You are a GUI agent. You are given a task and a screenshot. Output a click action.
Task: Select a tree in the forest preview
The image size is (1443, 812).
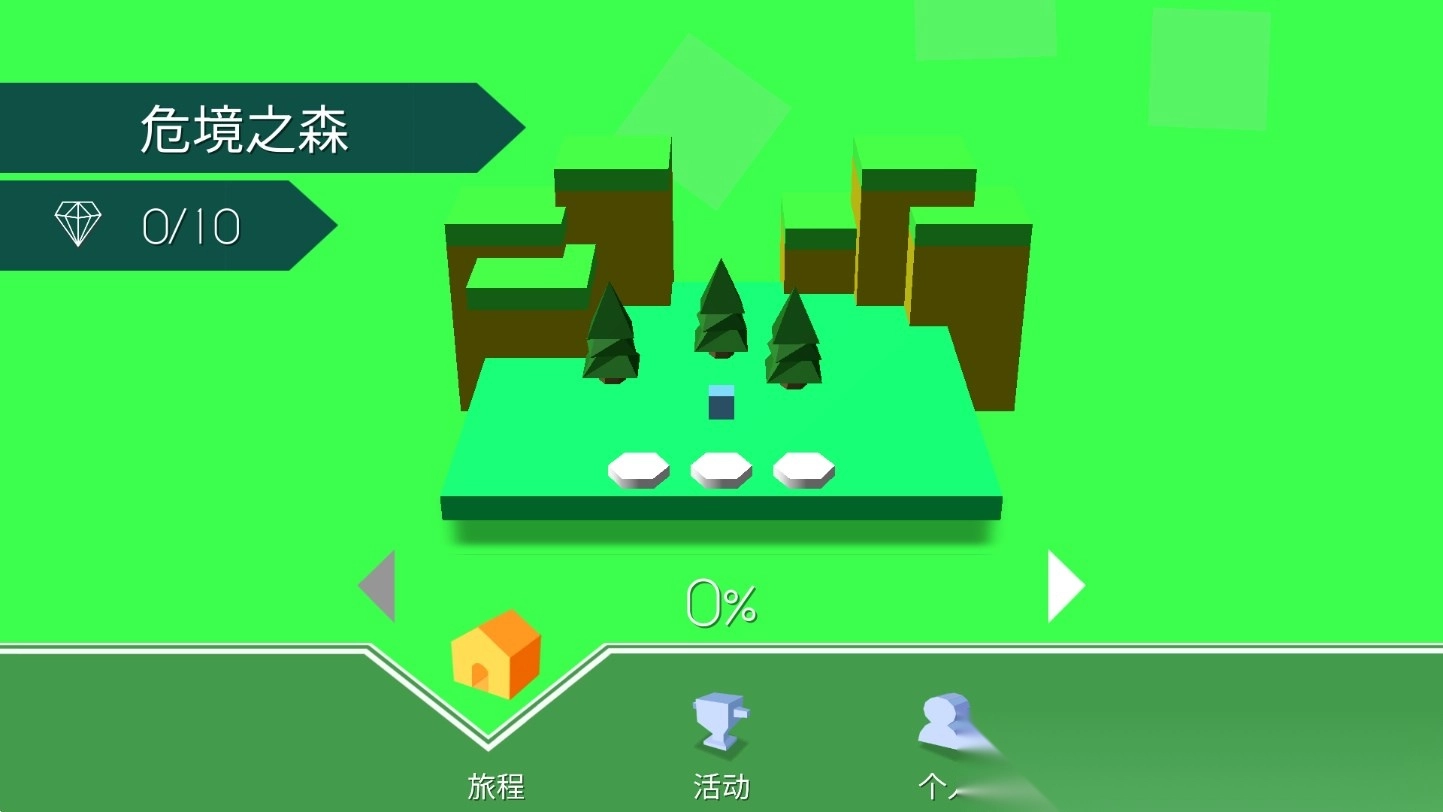[720, 320]
